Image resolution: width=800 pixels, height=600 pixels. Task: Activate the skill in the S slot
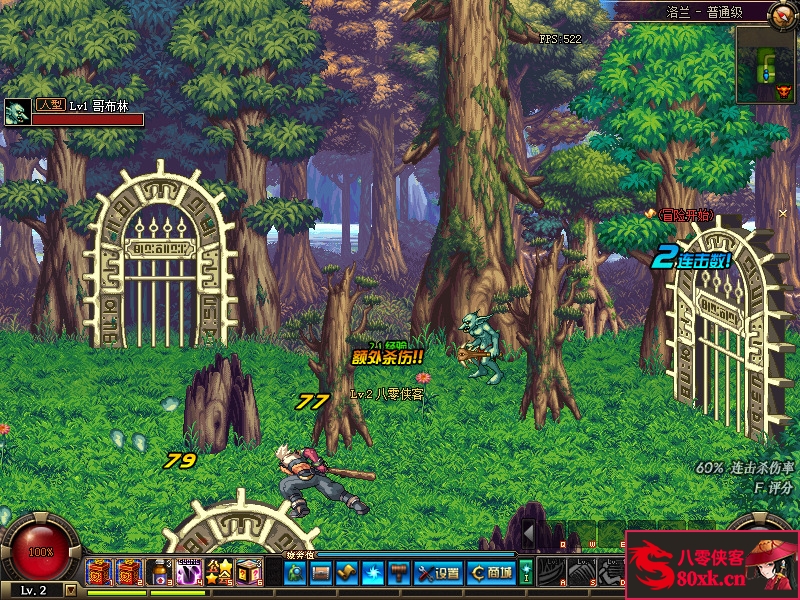tap(582, 573)
